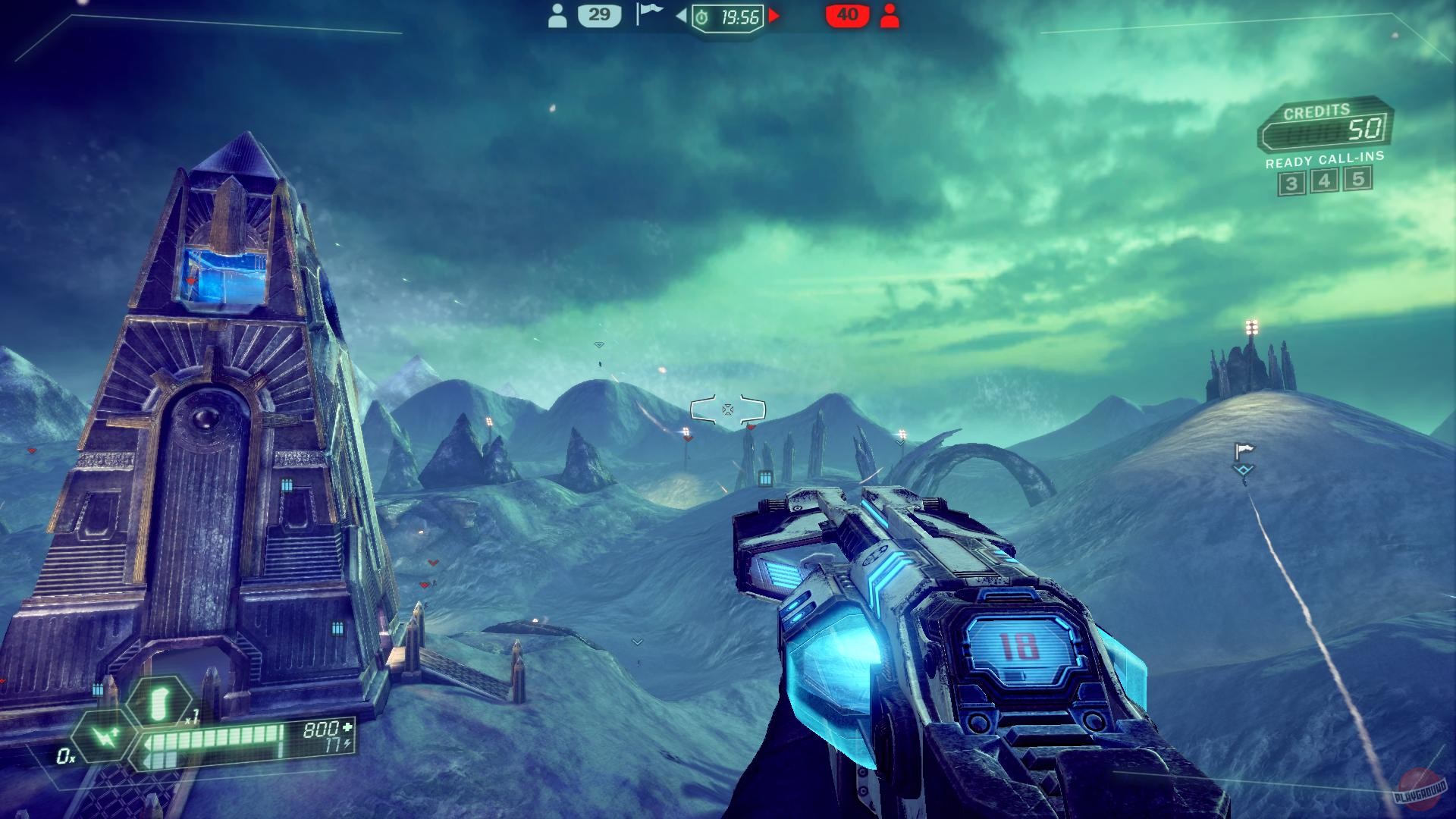Click the left arrow beside the timer

point(681,14)
